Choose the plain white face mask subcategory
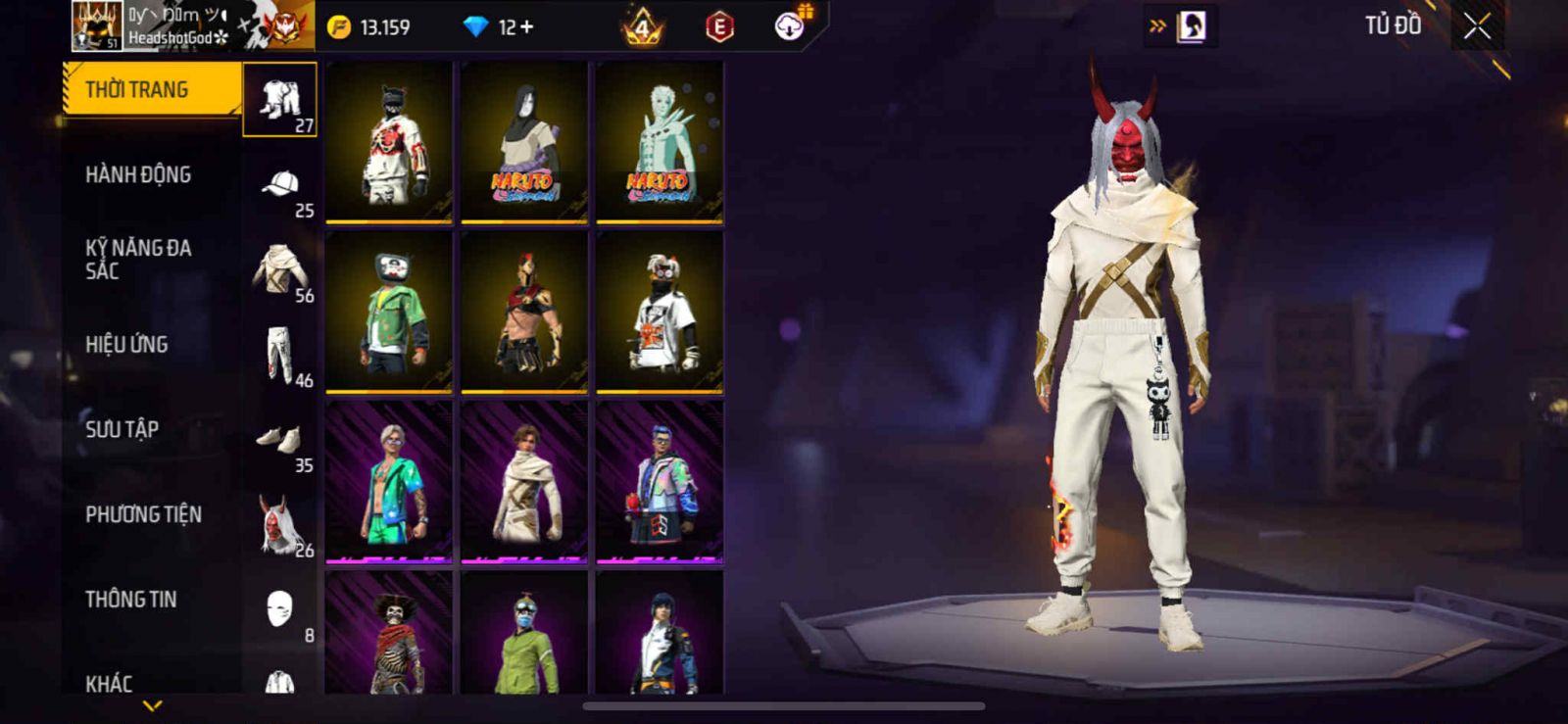The image size is (1568, 724). pos(280,610)
